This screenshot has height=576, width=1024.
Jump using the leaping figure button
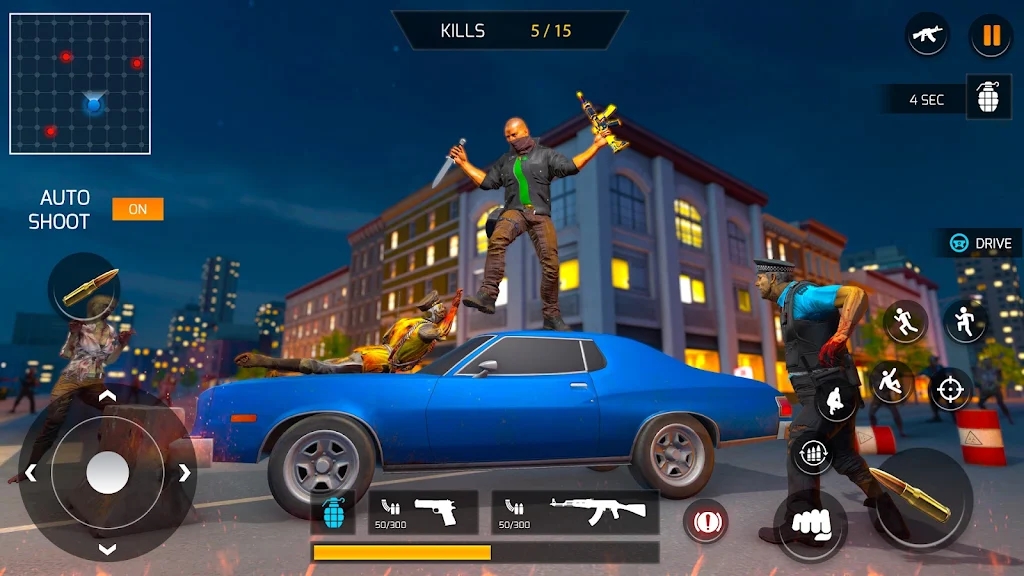tap(966, 321)
